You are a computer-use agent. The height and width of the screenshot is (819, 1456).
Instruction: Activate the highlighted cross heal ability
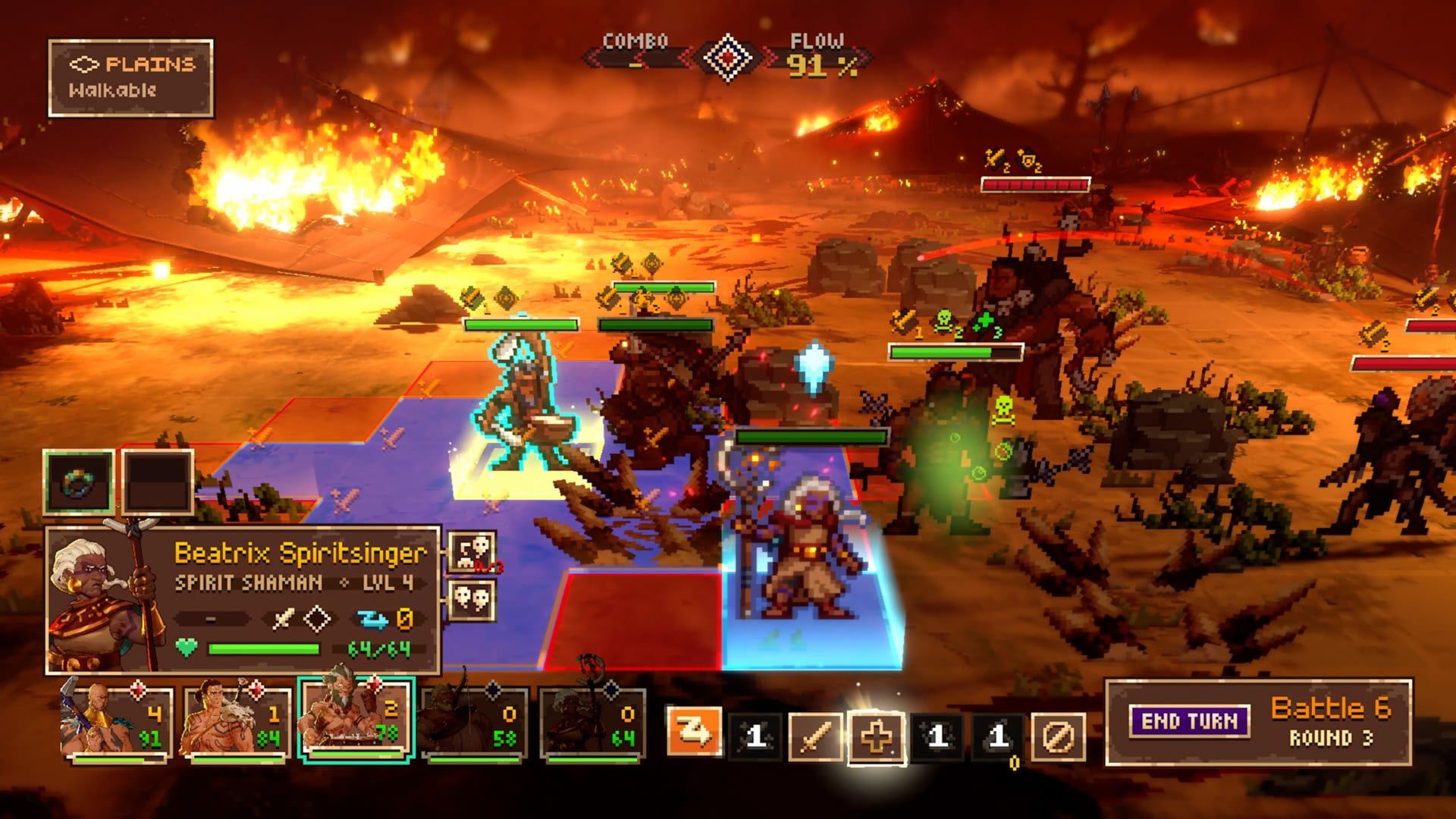(x=876, y=736)
